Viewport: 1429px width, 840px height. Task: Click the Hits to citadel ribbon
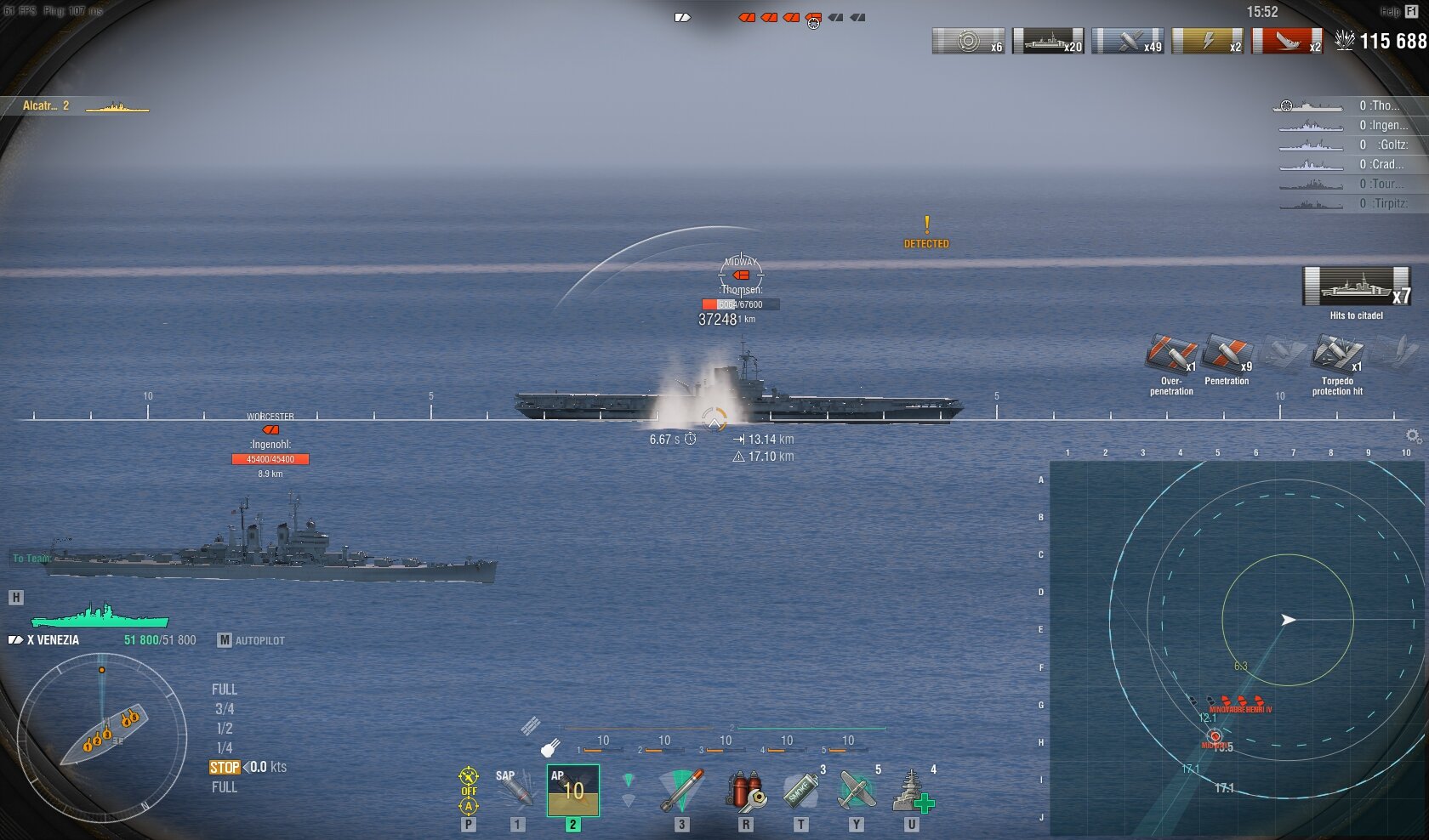tap(1356, 287)
